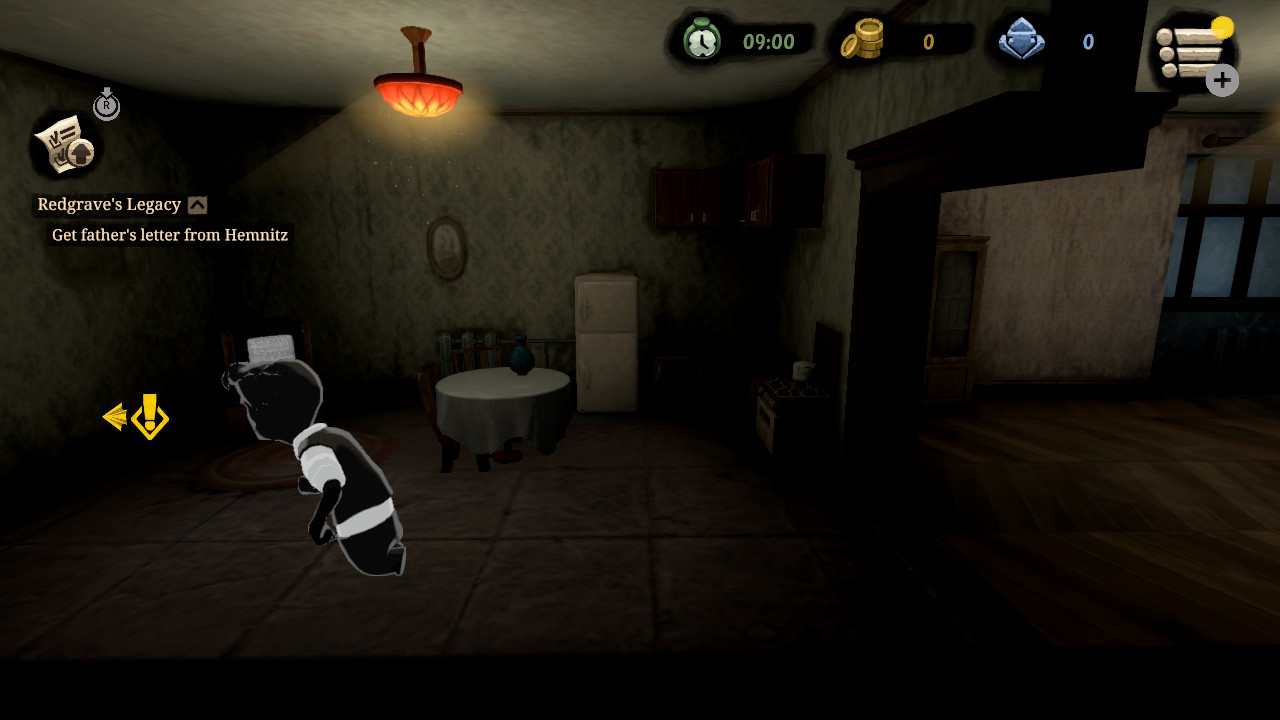Click the grey plus badge on tasks panel

(x=1221, y=81)
